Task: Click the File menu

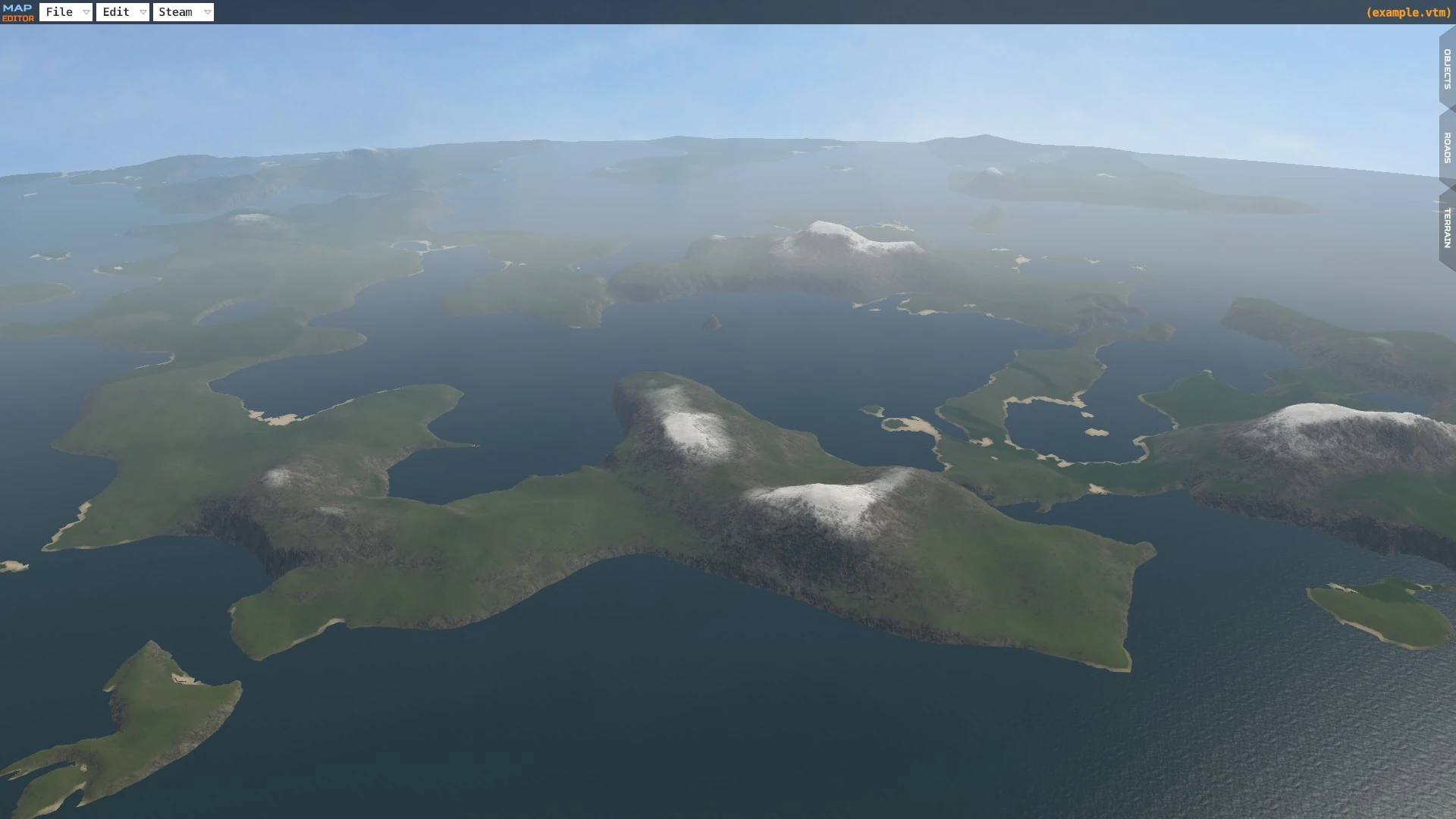Action: tap(61, 11)
